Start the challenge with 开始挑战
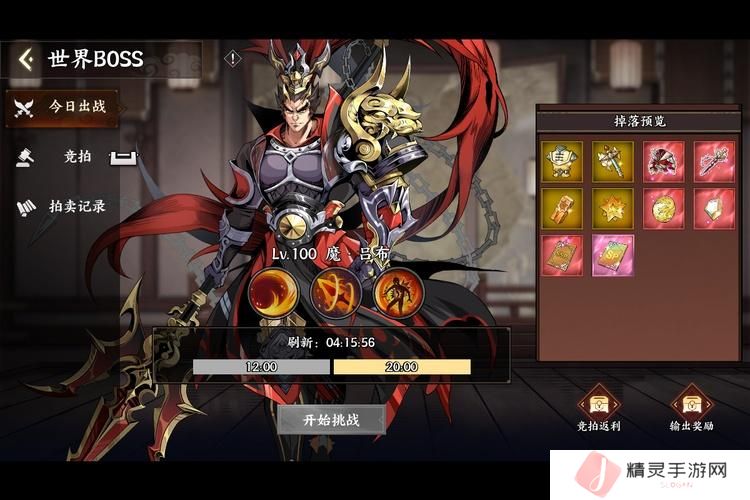This screenshot has height=500, width=750. tap(331, 419)
